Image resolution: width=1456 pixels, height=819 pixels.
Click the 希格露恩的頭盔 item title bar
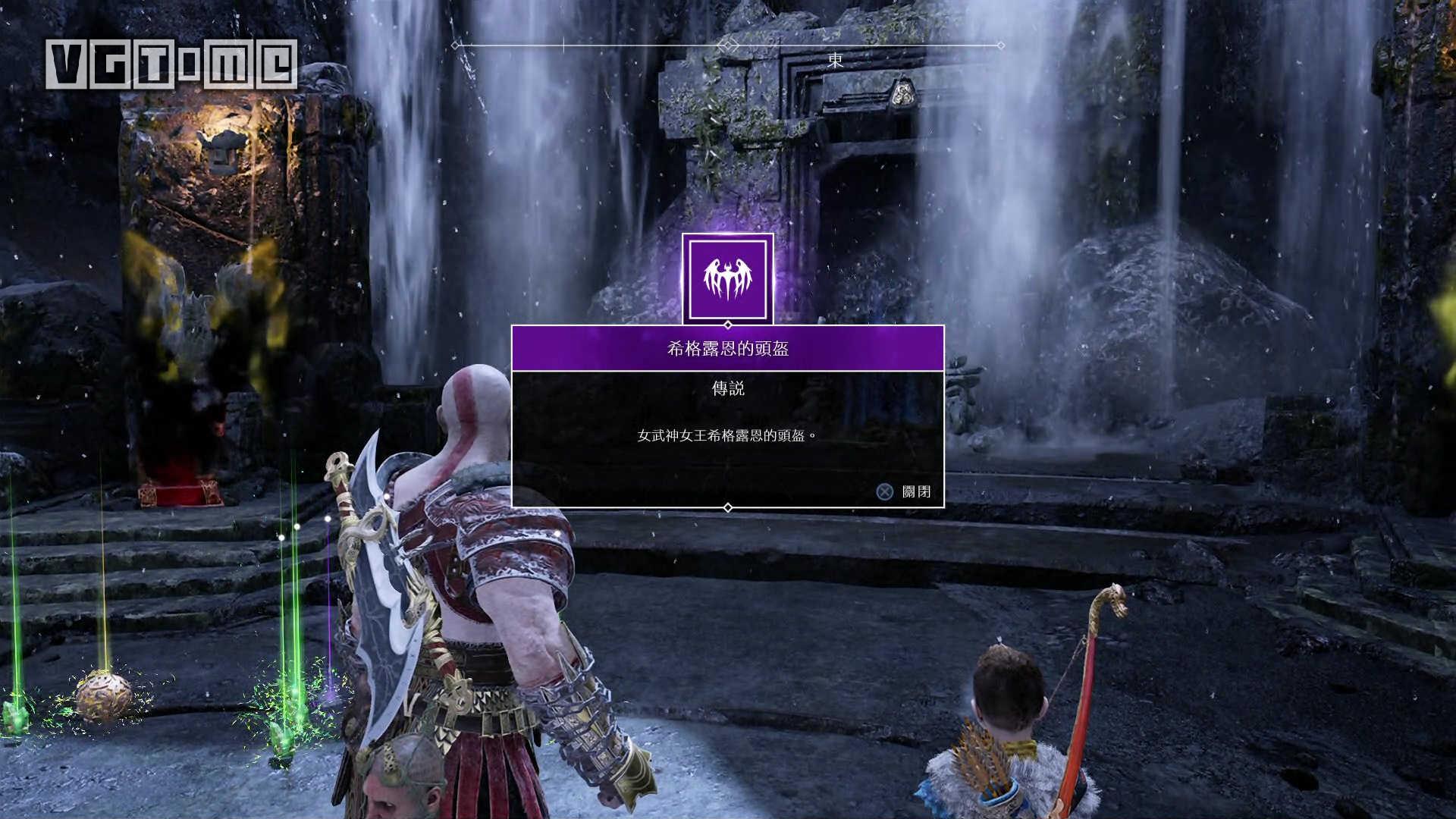pos(728,349)
